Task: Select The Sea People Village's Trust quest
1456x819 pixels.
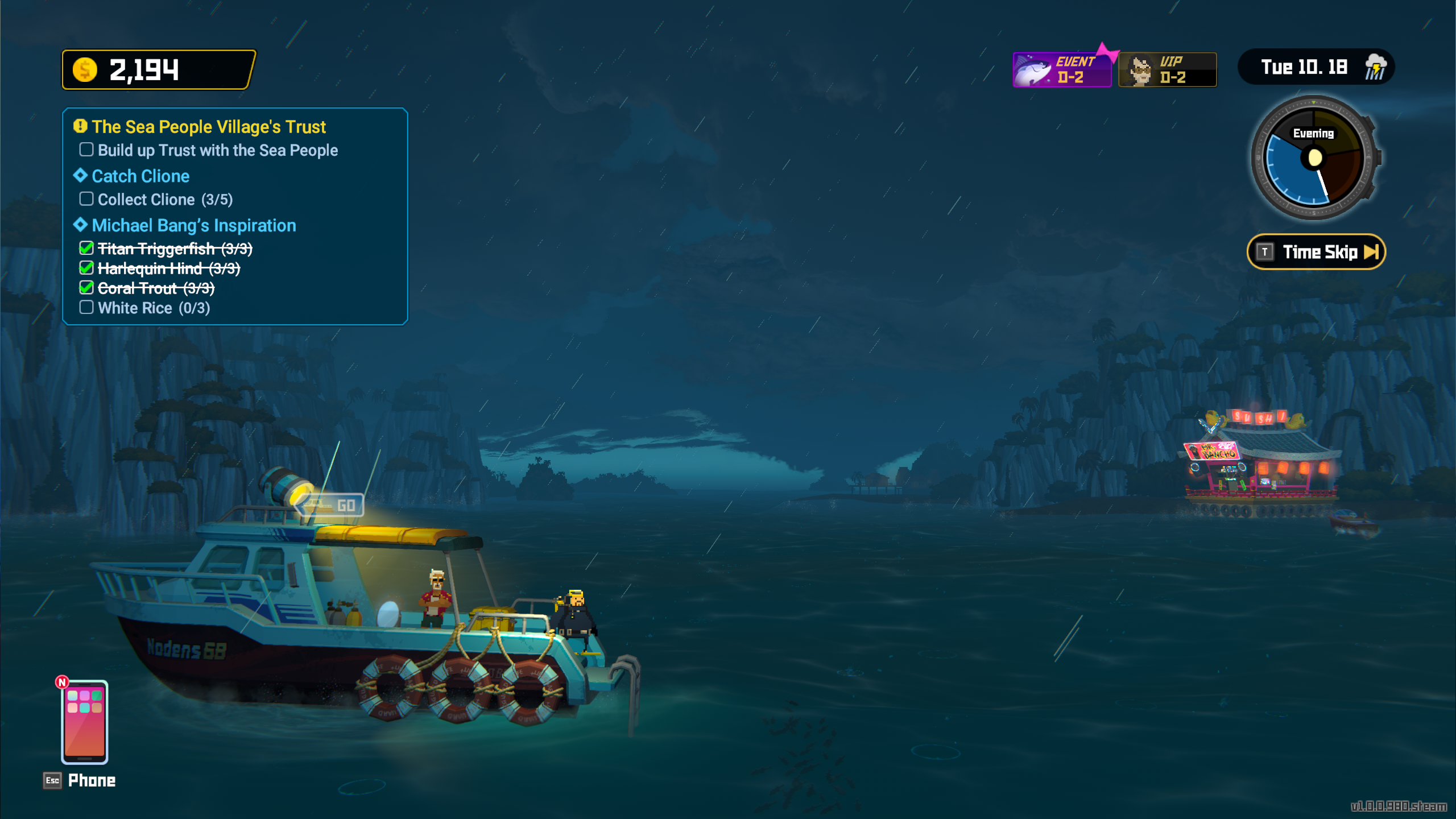Action: [x=208, y=127]
